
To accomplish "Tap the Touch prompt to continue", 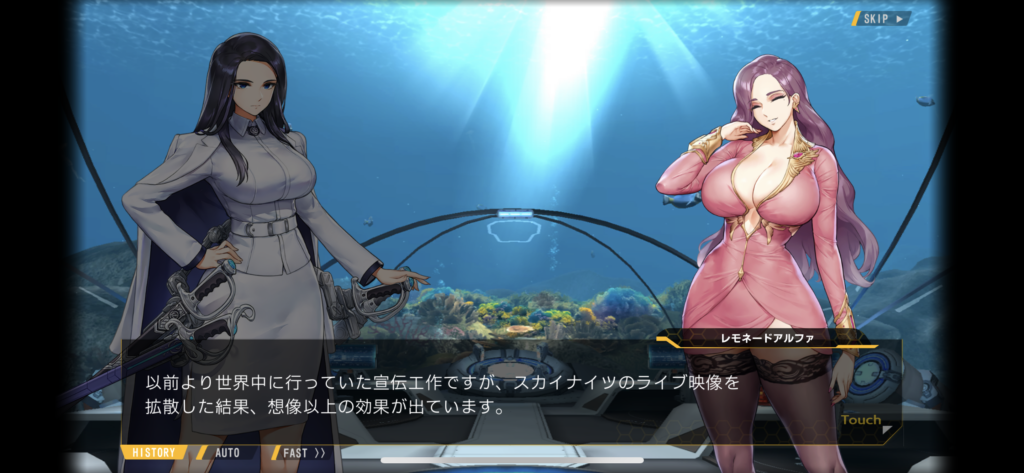I will [862, 421].
